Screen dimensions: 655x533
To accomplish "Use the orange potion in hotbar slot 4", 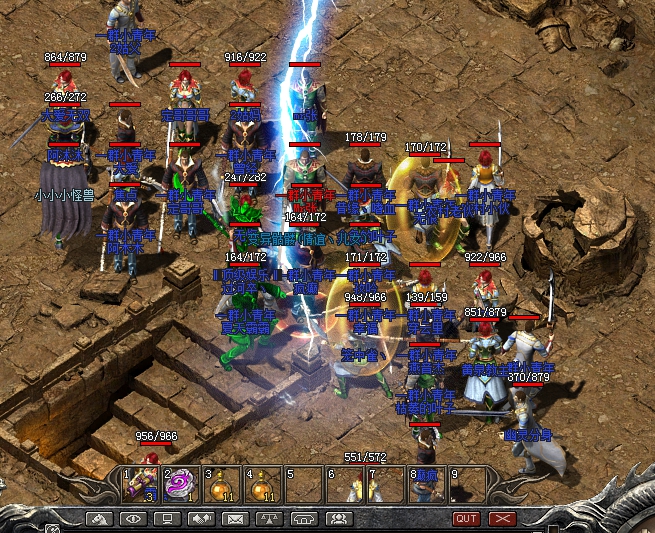I will click(x=262, y=484).
